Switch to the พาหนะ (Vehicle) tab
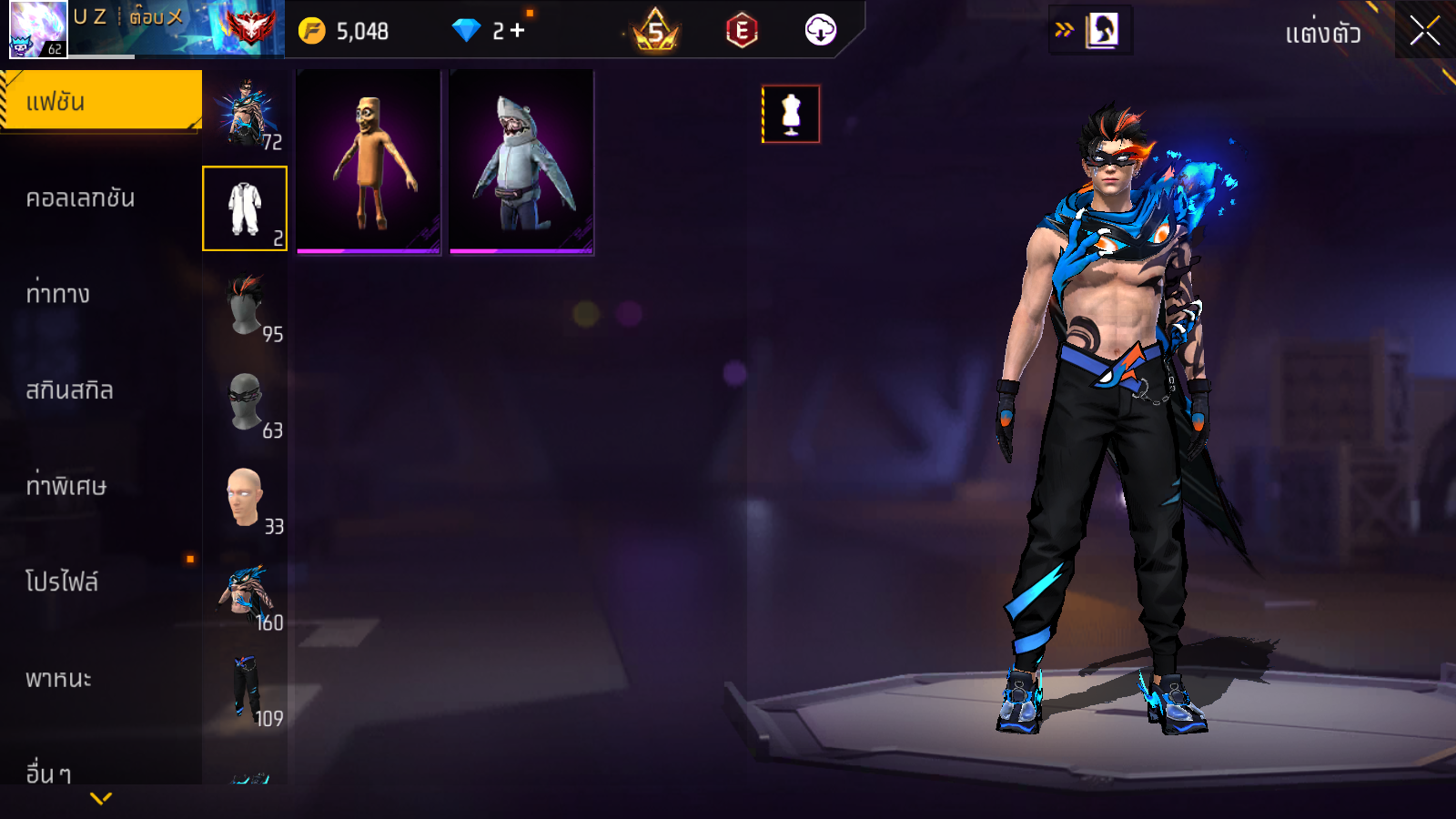1456x819 pixels. click(58, 679)
